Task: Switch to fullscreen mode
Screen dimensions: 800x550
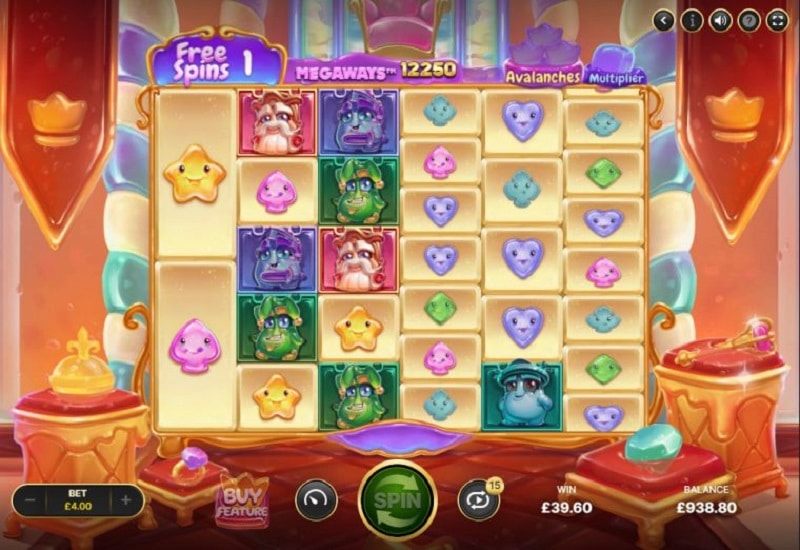Action: pos(777,20)
